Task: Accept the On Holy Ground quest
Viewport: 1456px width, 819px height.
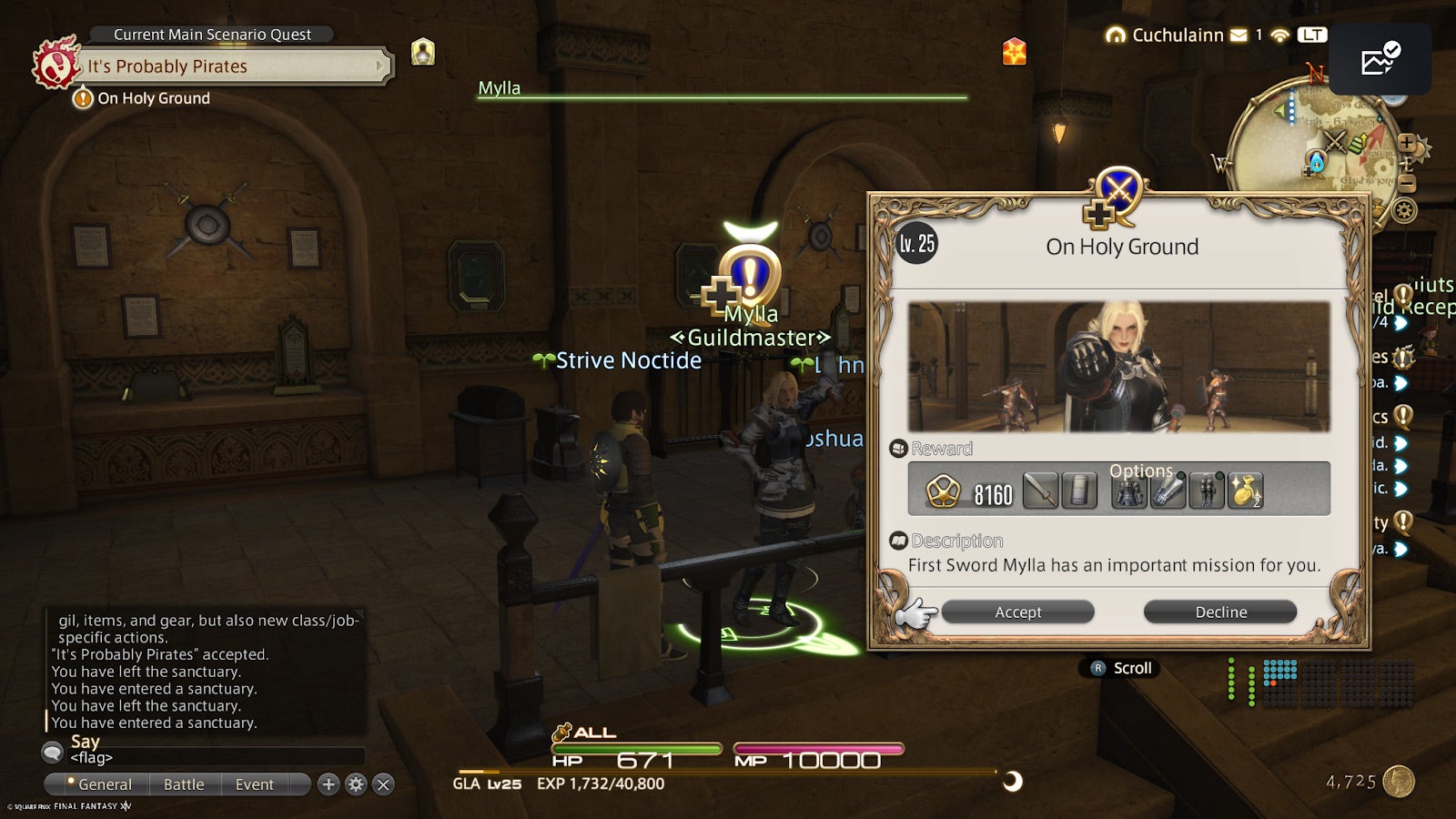Action: (1017, 612)
